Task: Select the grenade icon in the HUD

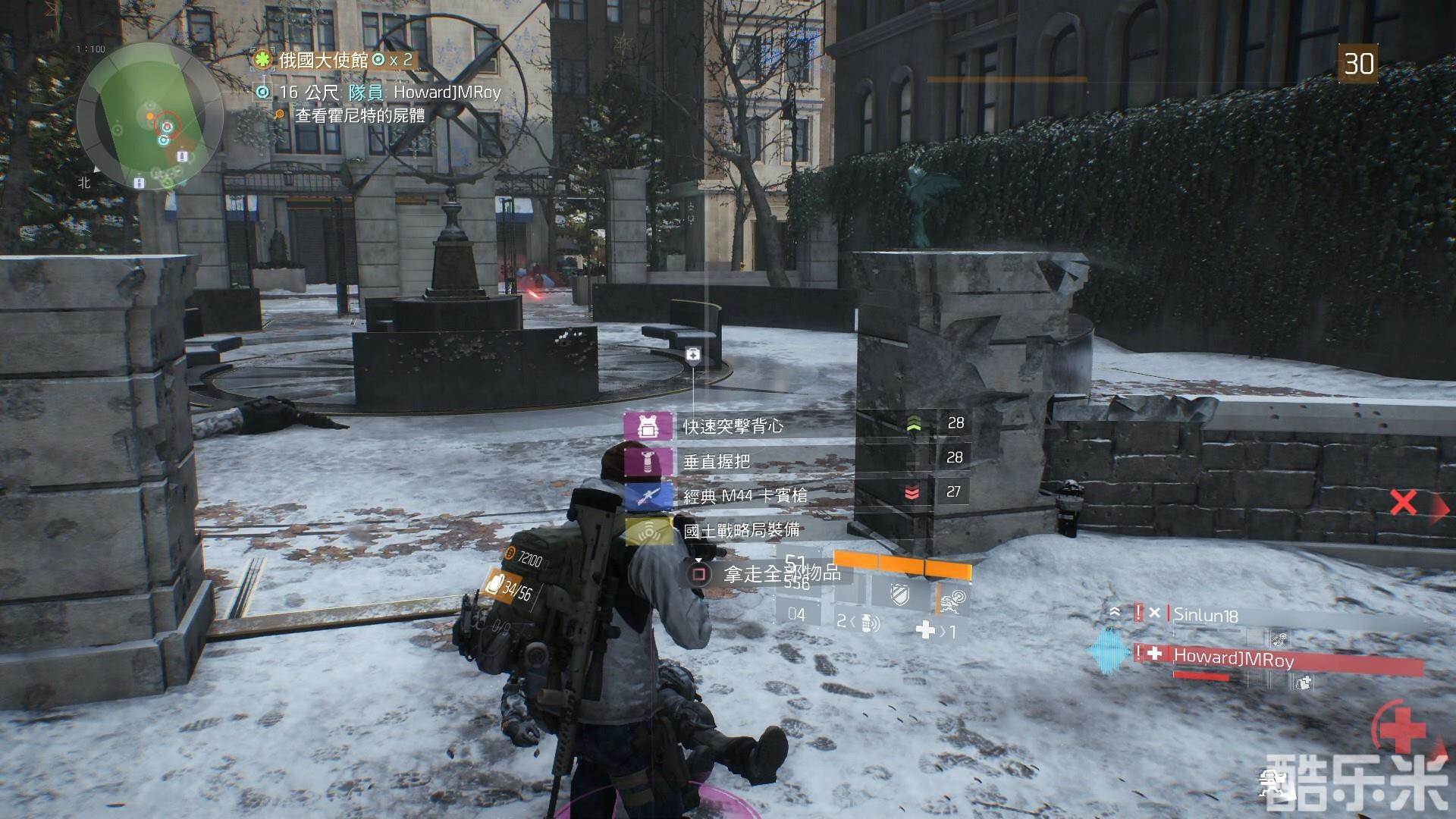Action: coord(869,623)
